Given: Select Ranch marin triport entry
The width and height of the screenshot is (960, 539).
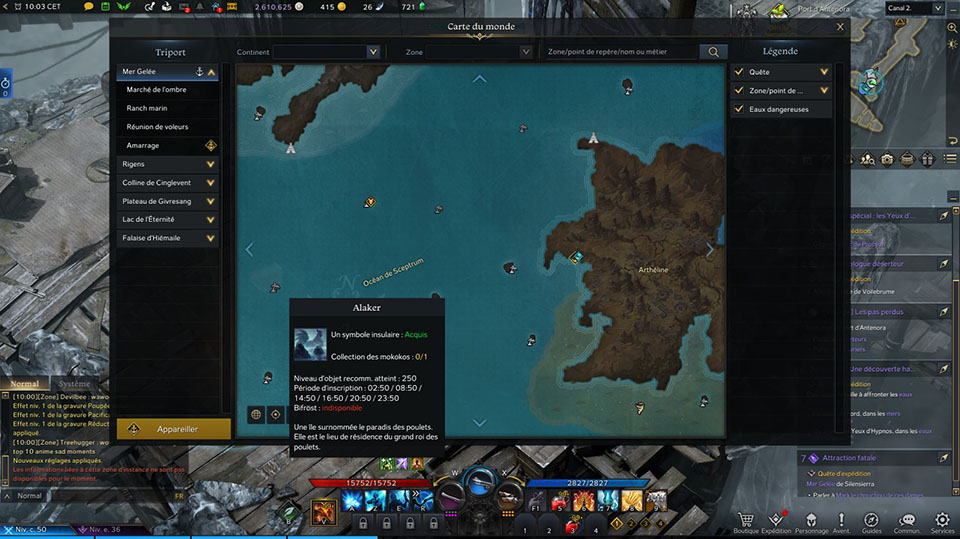Looking at the screenshot, I should pyautogui.click(x=146, y=109).
